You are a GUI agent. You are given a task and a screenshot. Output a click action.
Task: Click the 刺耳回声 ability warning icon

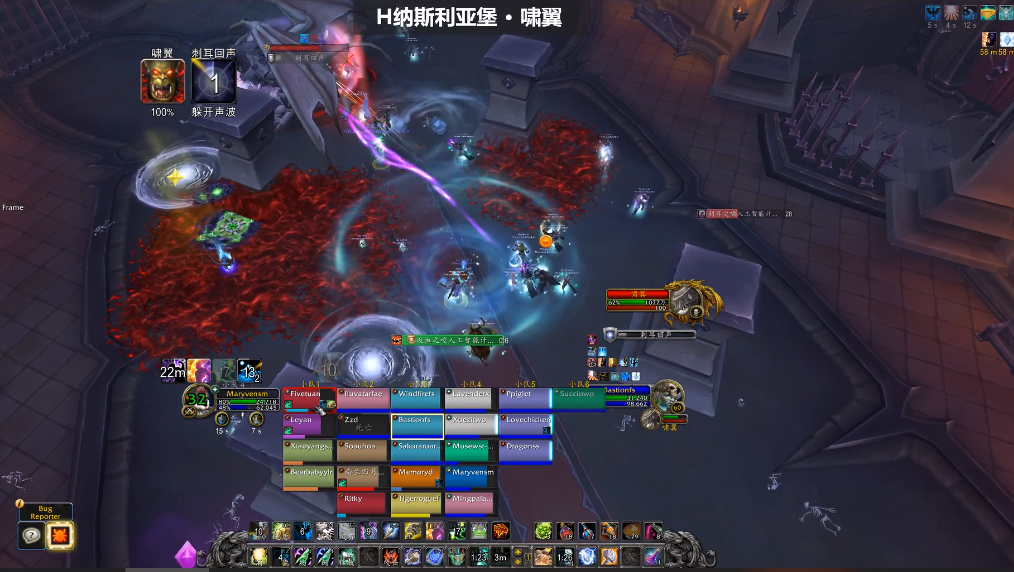(214, 82)
